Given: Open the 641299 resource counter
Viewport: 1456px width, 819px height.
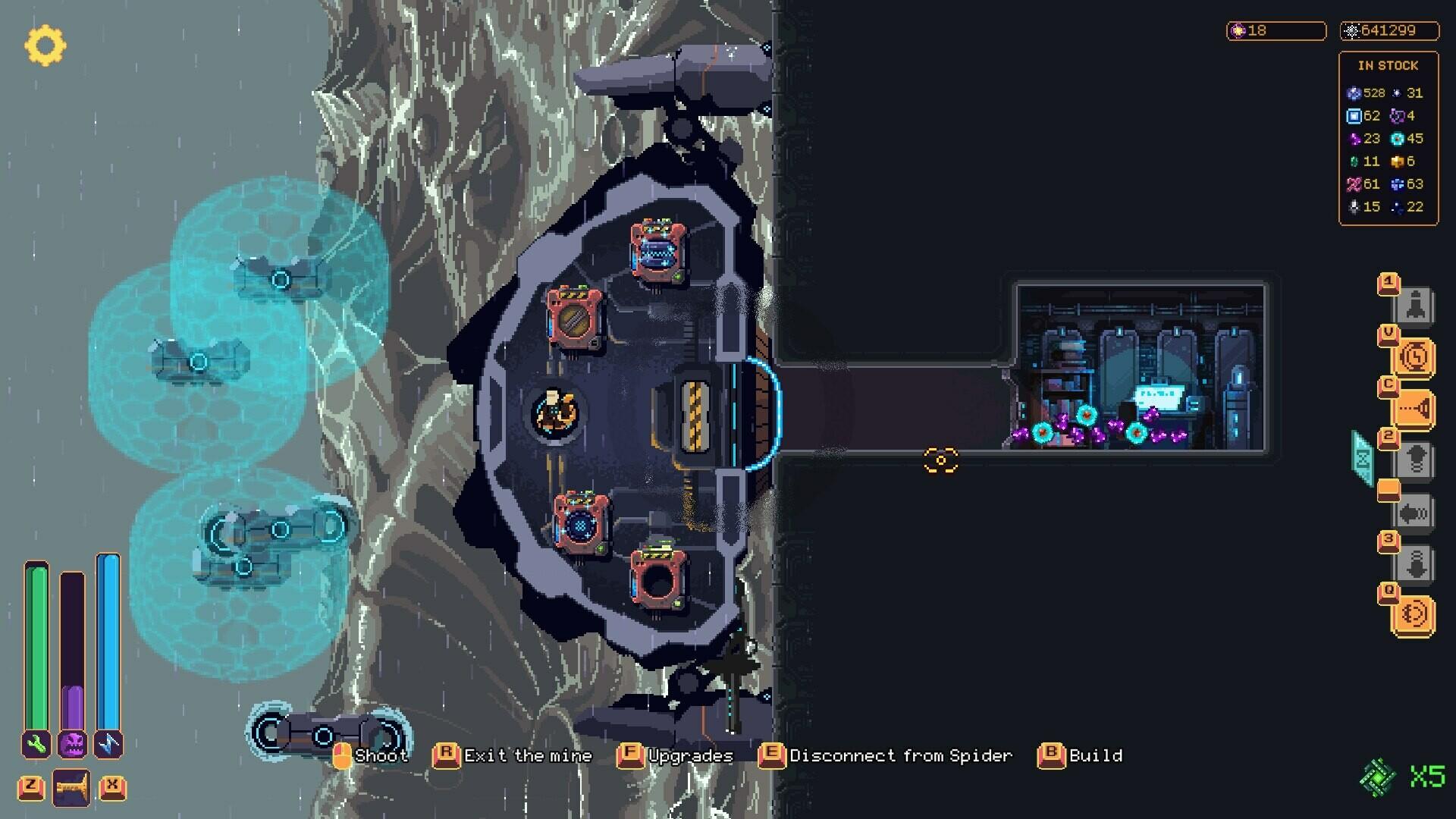Looking at the screenshot, I should [1389, 31].
